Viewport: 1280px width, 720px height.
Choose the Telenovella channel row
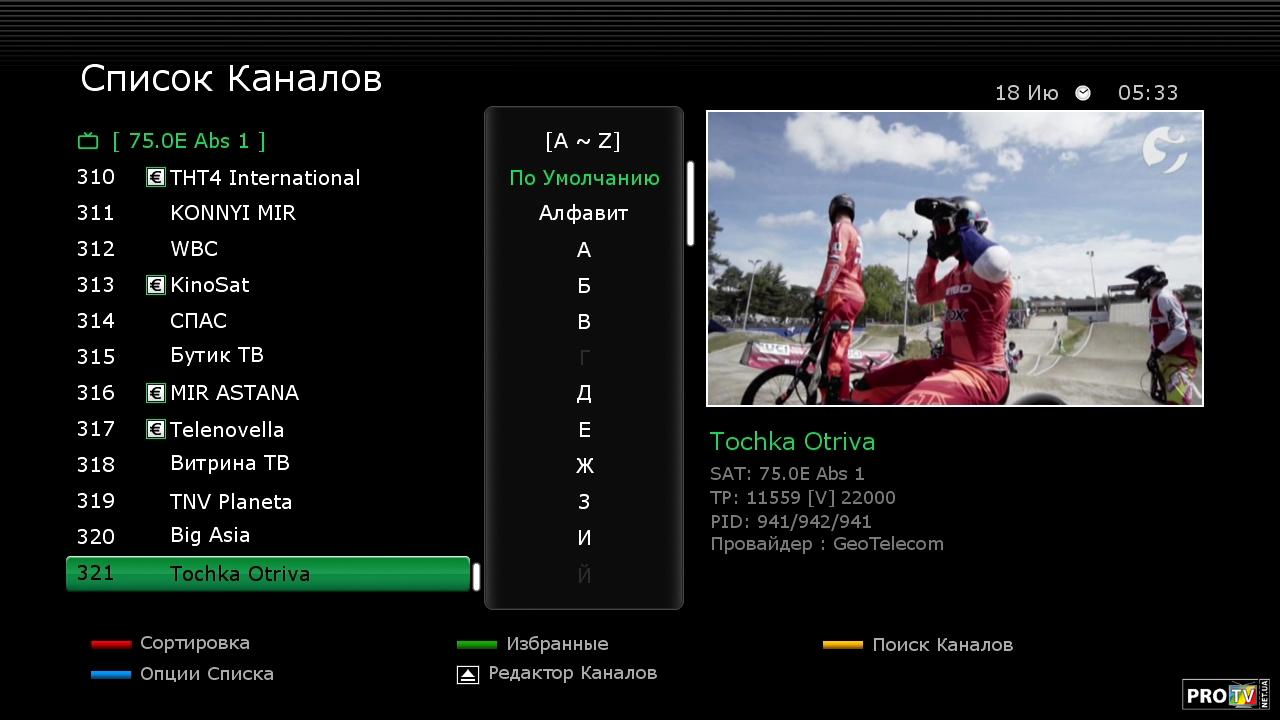(x=227, y=430)
